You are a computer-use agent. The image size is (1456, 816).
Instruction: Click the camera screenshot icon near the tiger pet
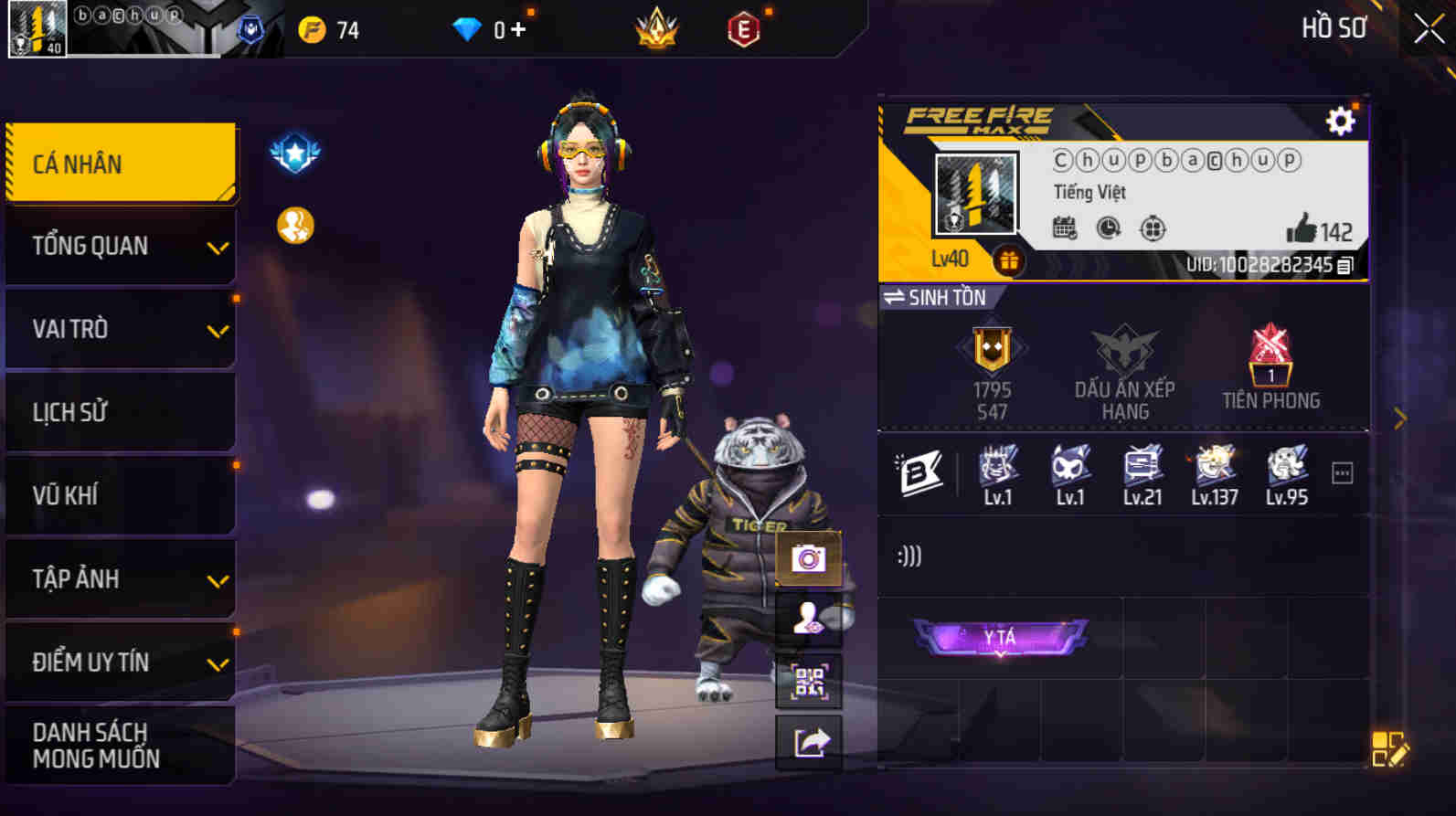tap(808, 558)
